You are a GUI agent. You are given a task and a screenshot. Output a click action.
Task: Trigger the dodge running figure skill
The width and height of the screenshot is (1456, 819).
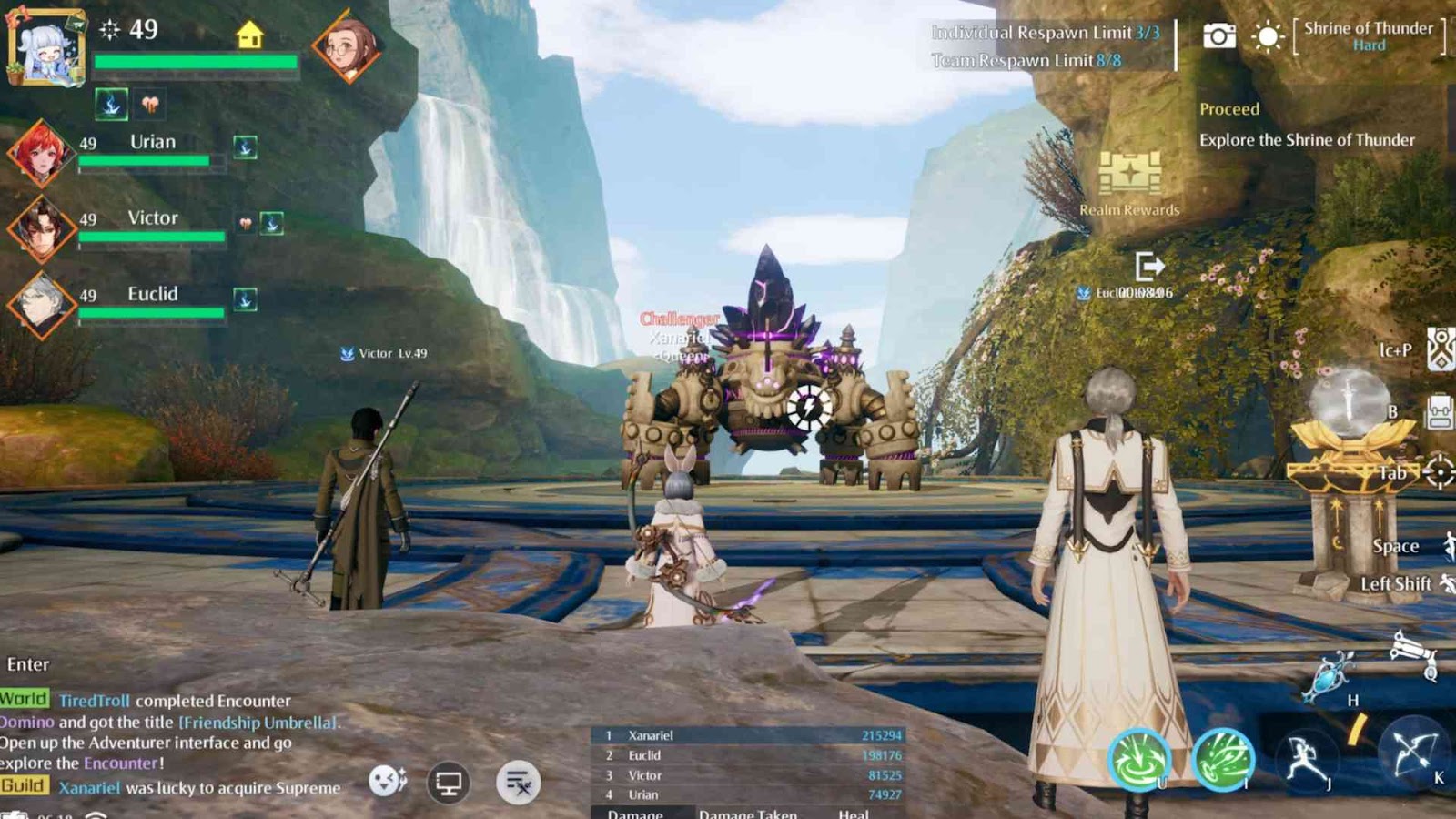[1307, 759]
